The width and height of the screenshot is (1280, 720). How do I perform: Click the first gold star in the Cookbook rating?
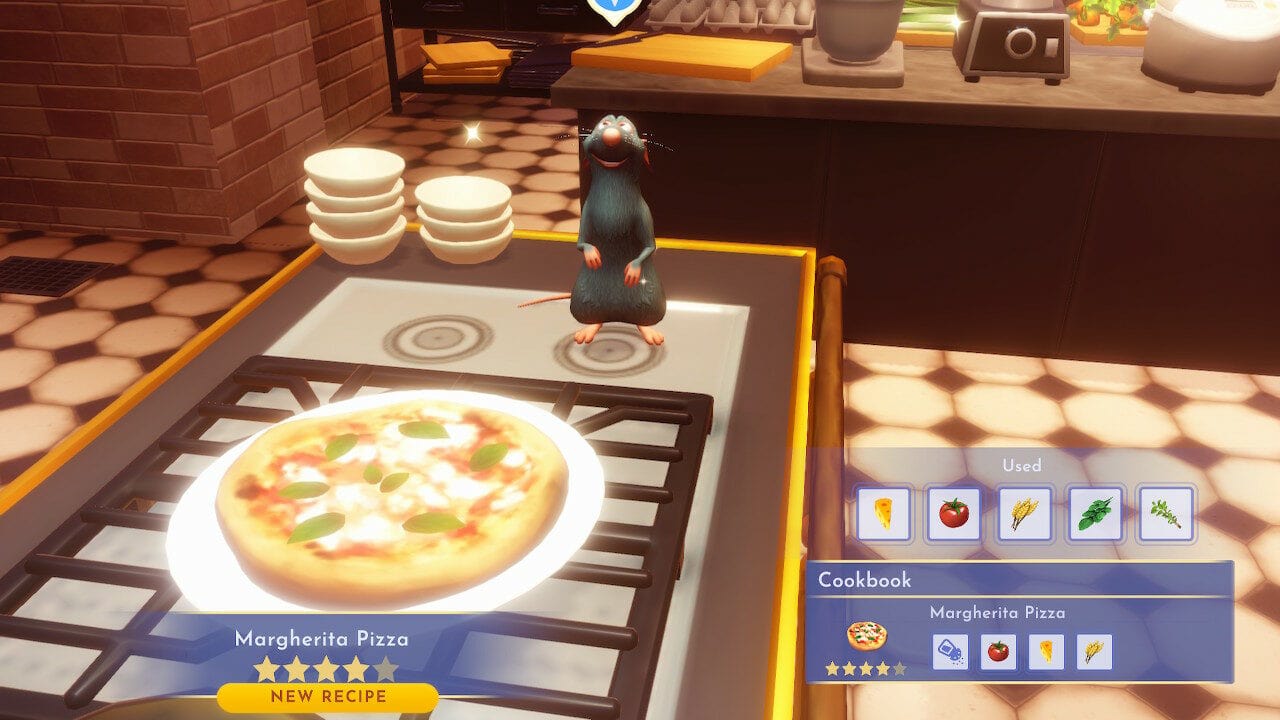[x=833, y=667]
